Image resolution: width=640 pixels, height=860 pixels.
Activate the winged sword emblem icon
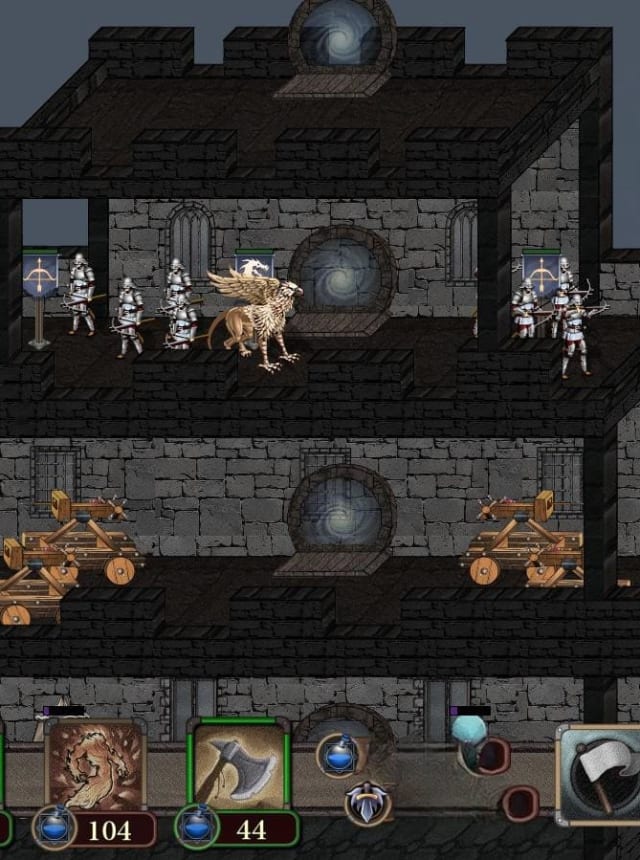point(369,802)
